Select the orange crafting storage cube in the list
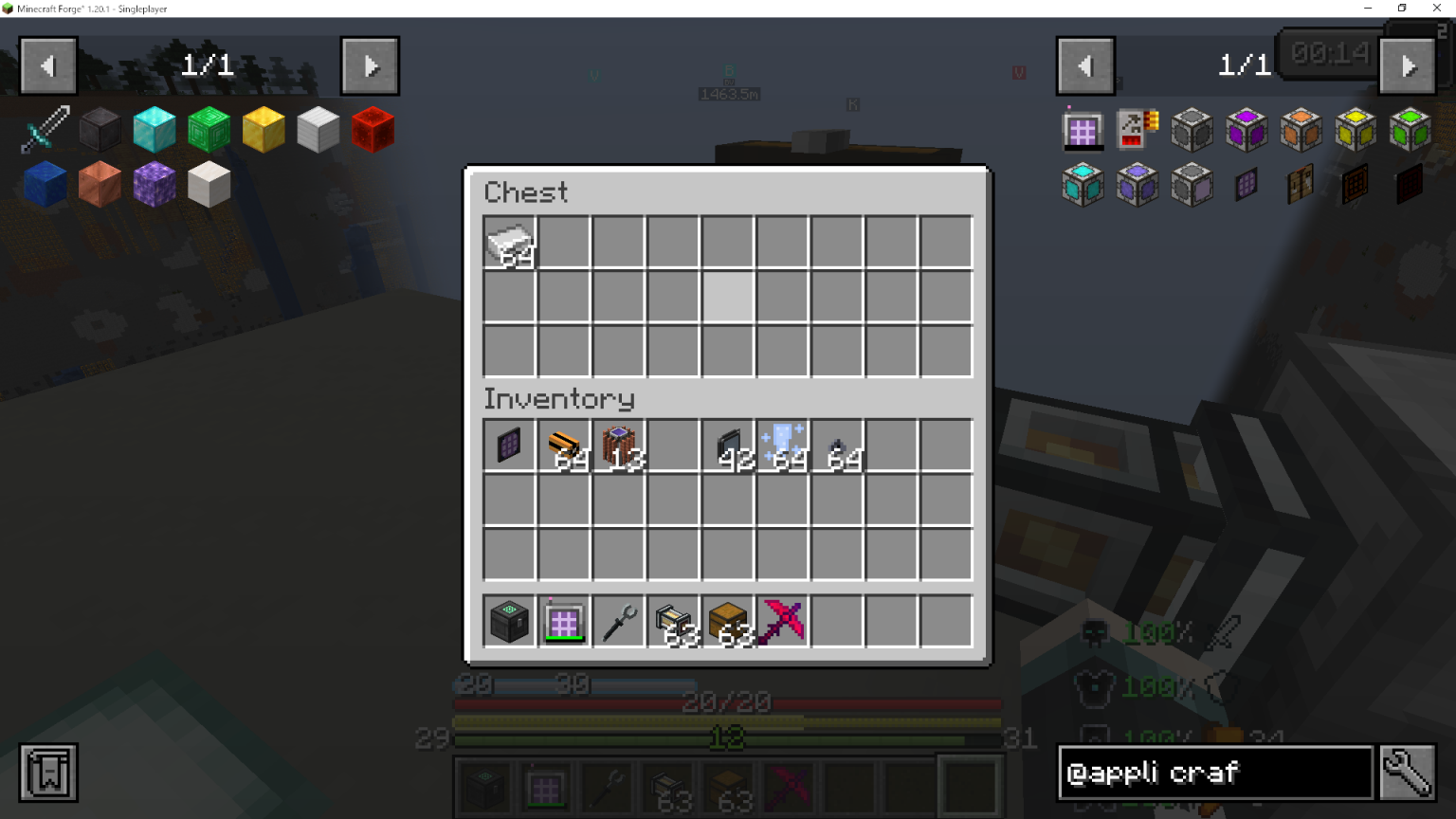The height and width of the screenshot is (819, 1456). pyautogui.click(x=1300, y=130)
